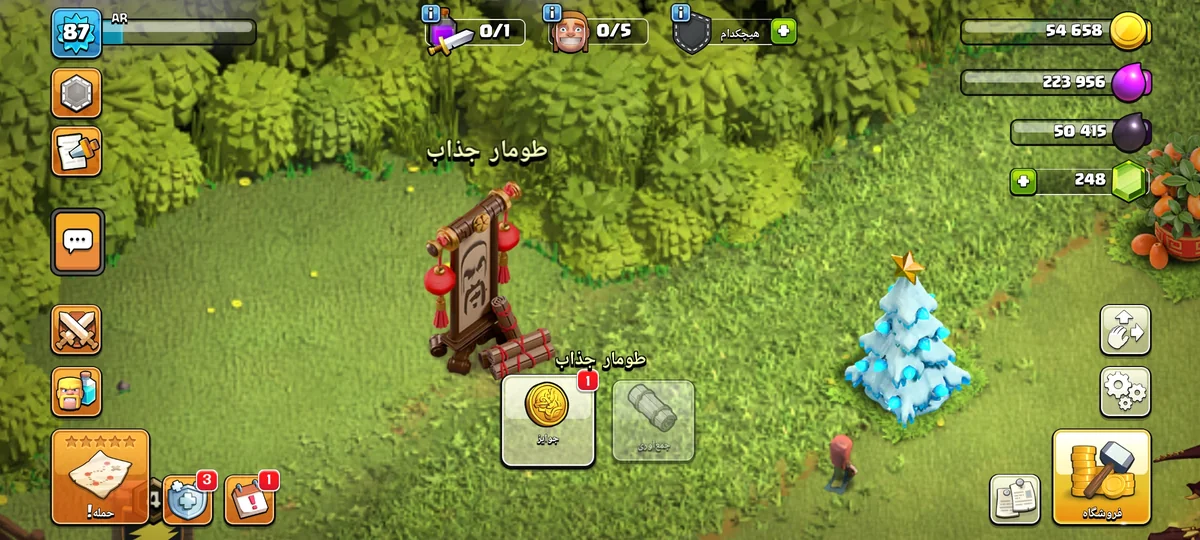Show info for the shield status

[x=681, y=14]
